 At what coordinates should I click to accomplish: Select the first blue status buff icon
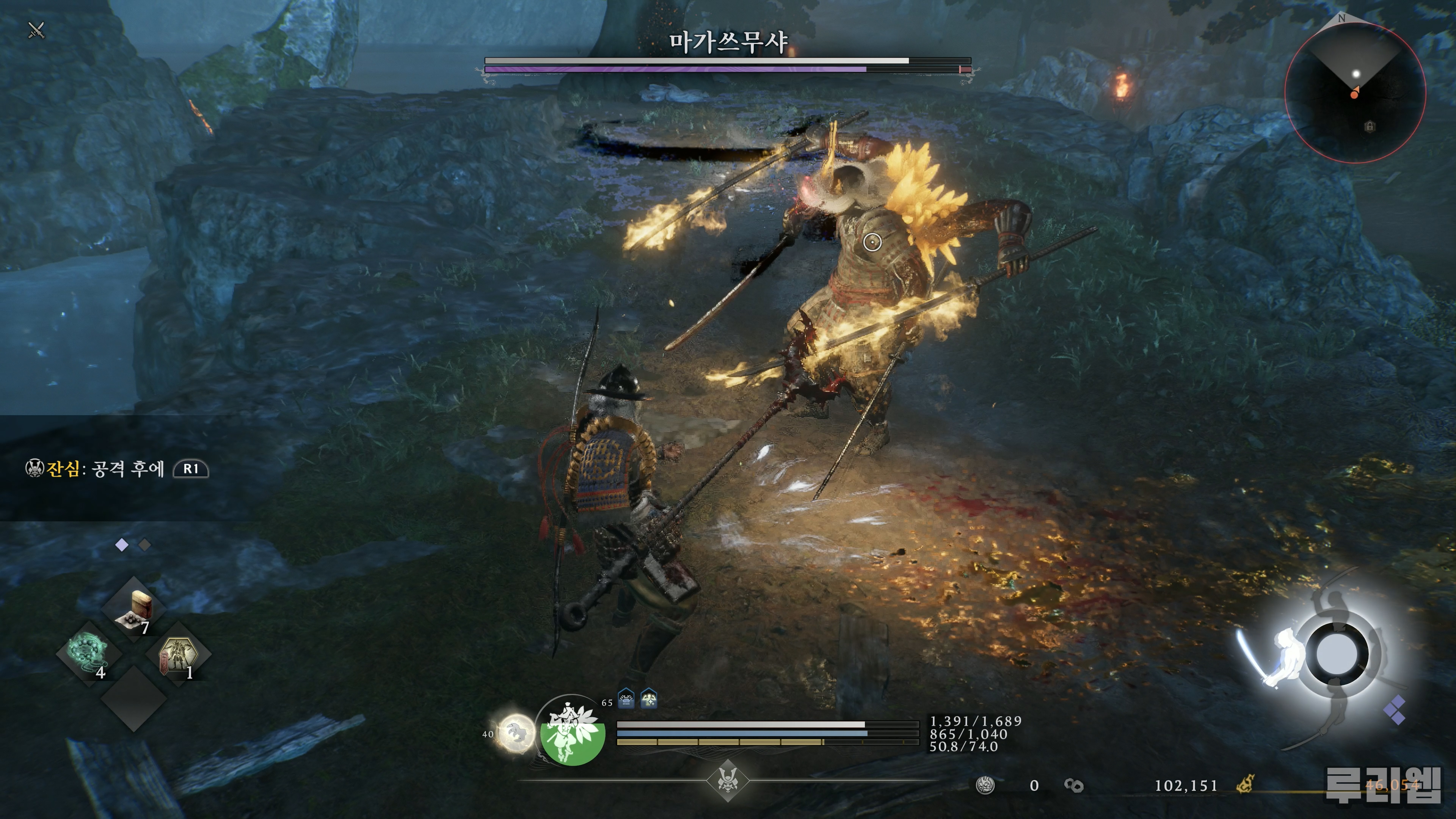[x=626, y=699]
